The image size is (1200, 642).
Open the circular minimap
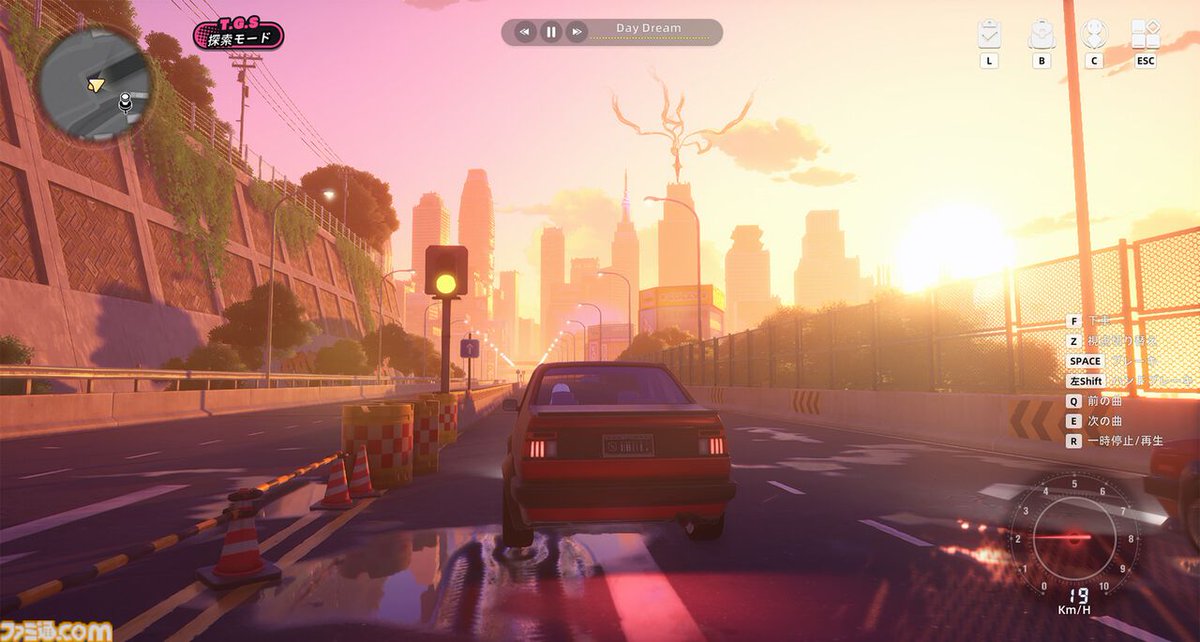click(93, 82)
